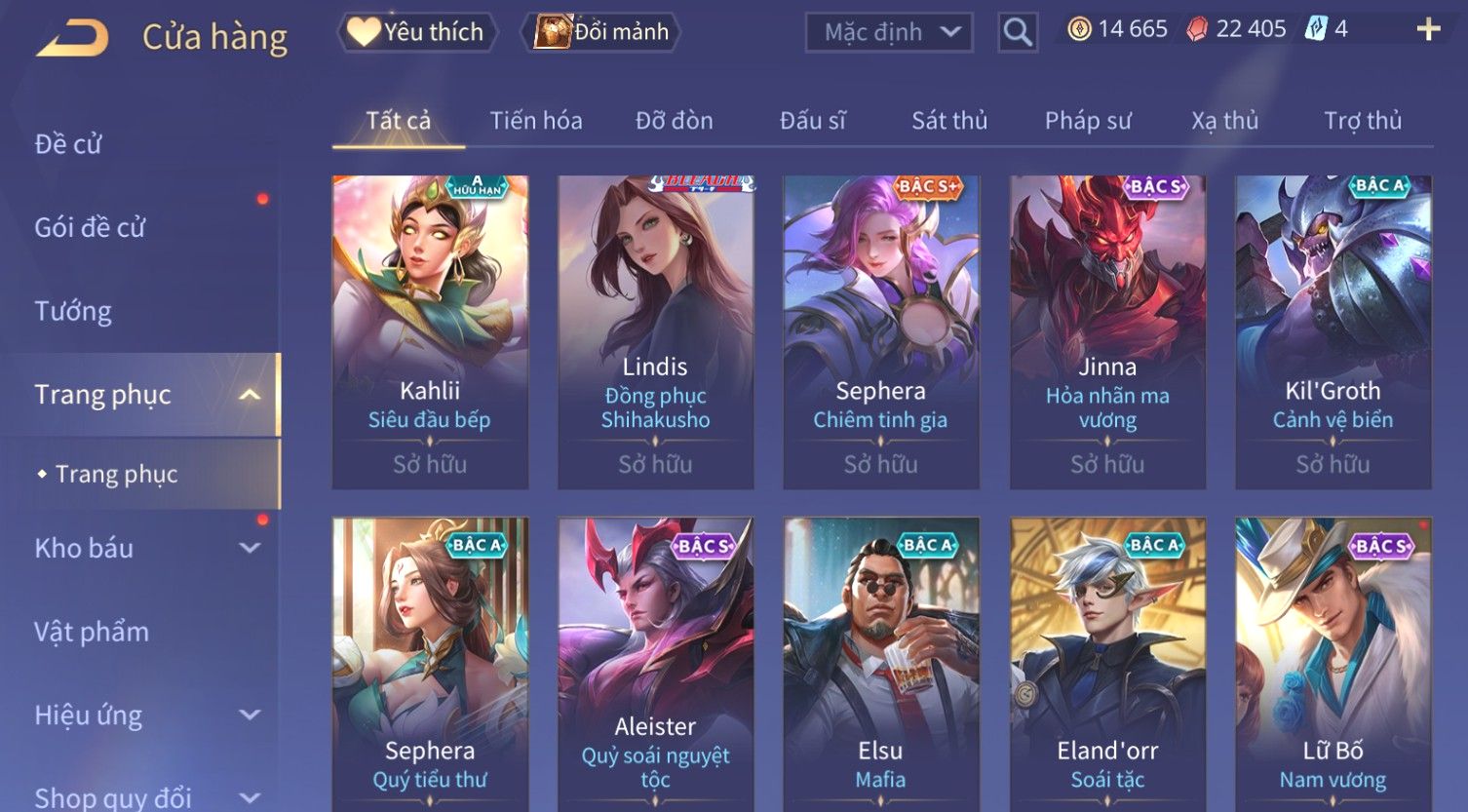Expand the Mặc định sort dropdown
Viewport: 1468px width, 812px height.
[x=889, y=32]
